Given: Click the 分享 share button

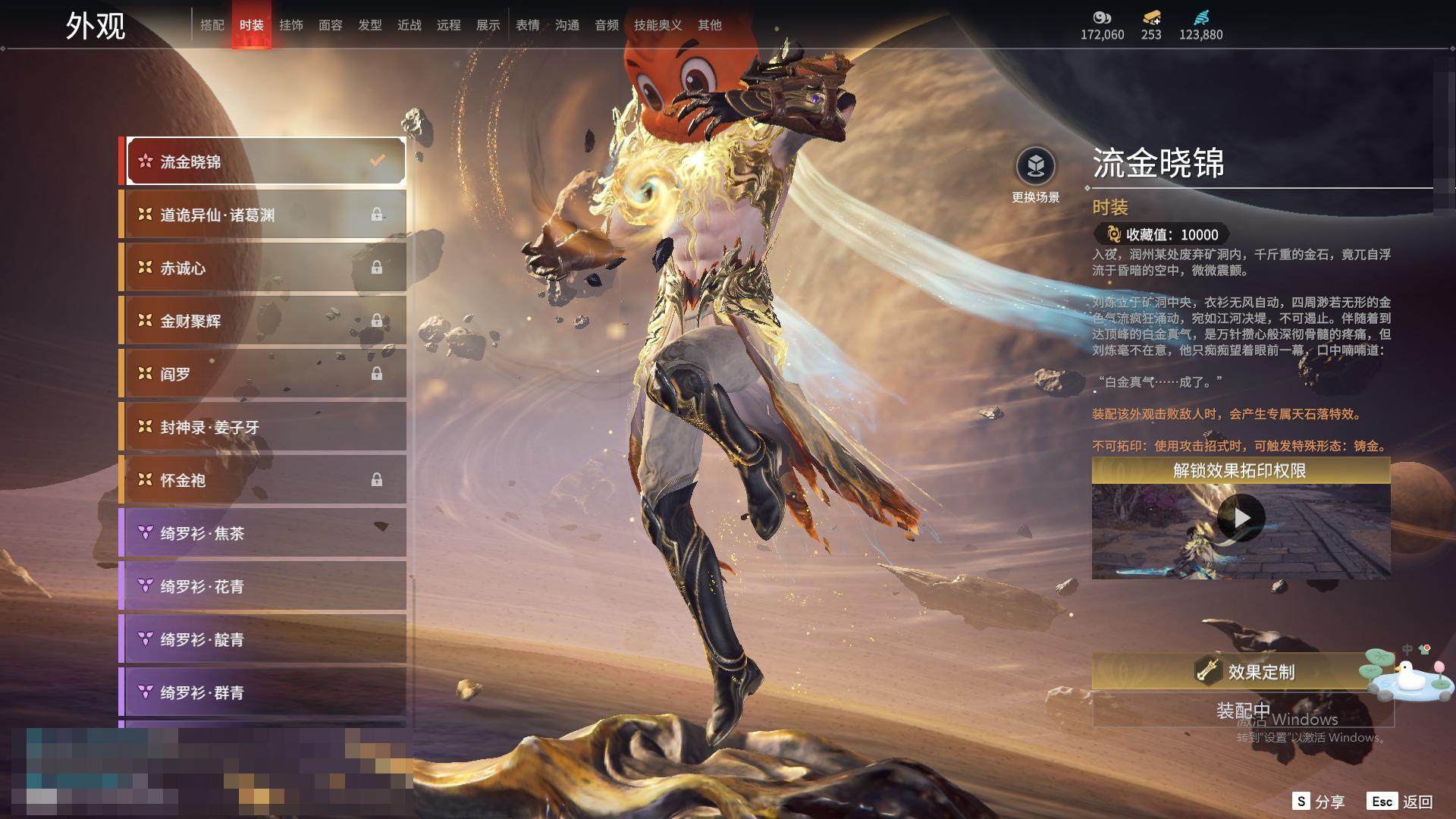Looking at the screenshot, I should coord(1319,802).
